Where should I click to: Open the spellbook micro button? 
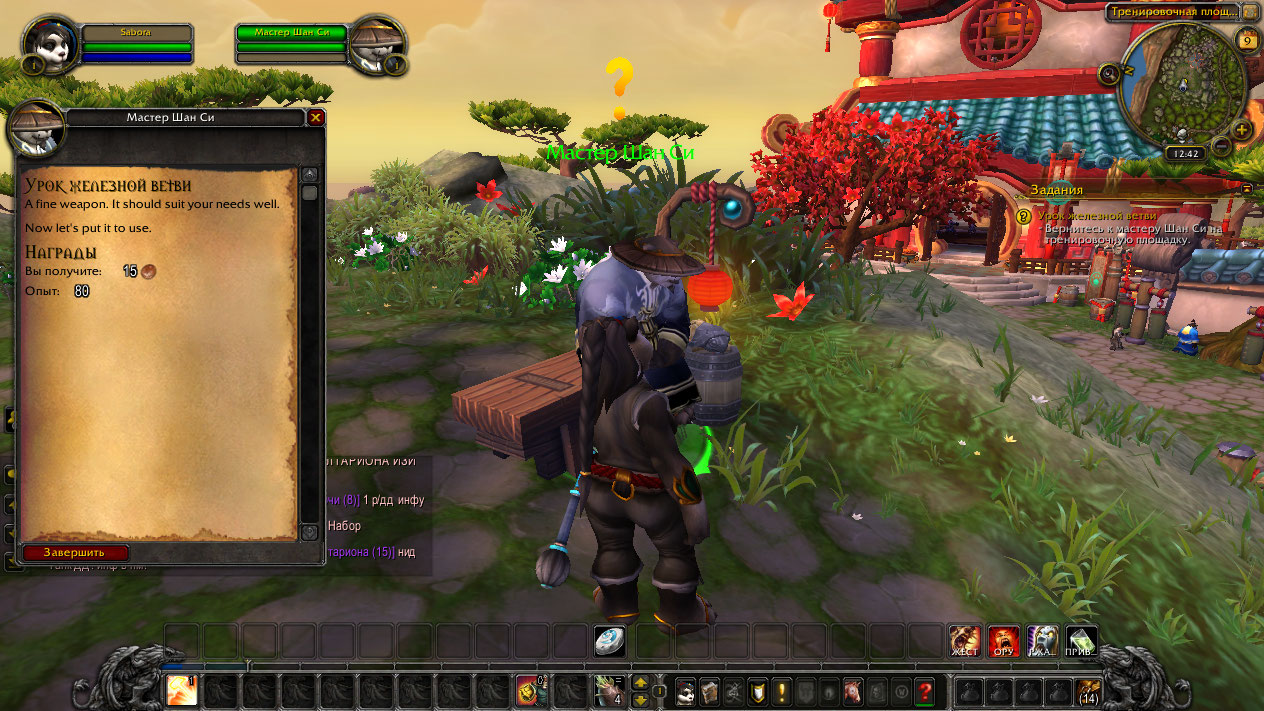(x=709, y=690)
